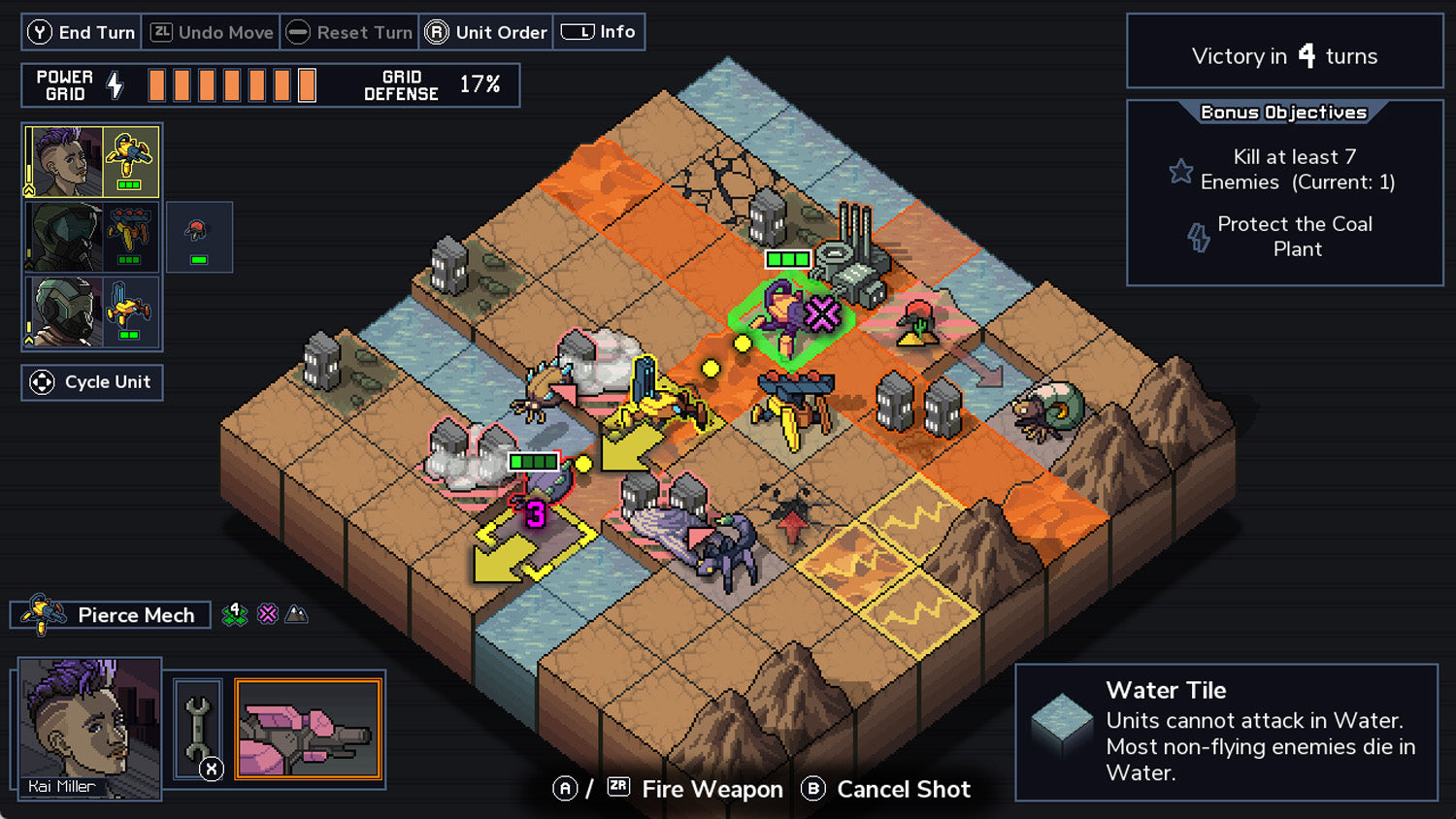This screenshot has width=1456, height=819.
Task: Click Kai Miller's pilot portrait
Action: [x=88, y=728]
